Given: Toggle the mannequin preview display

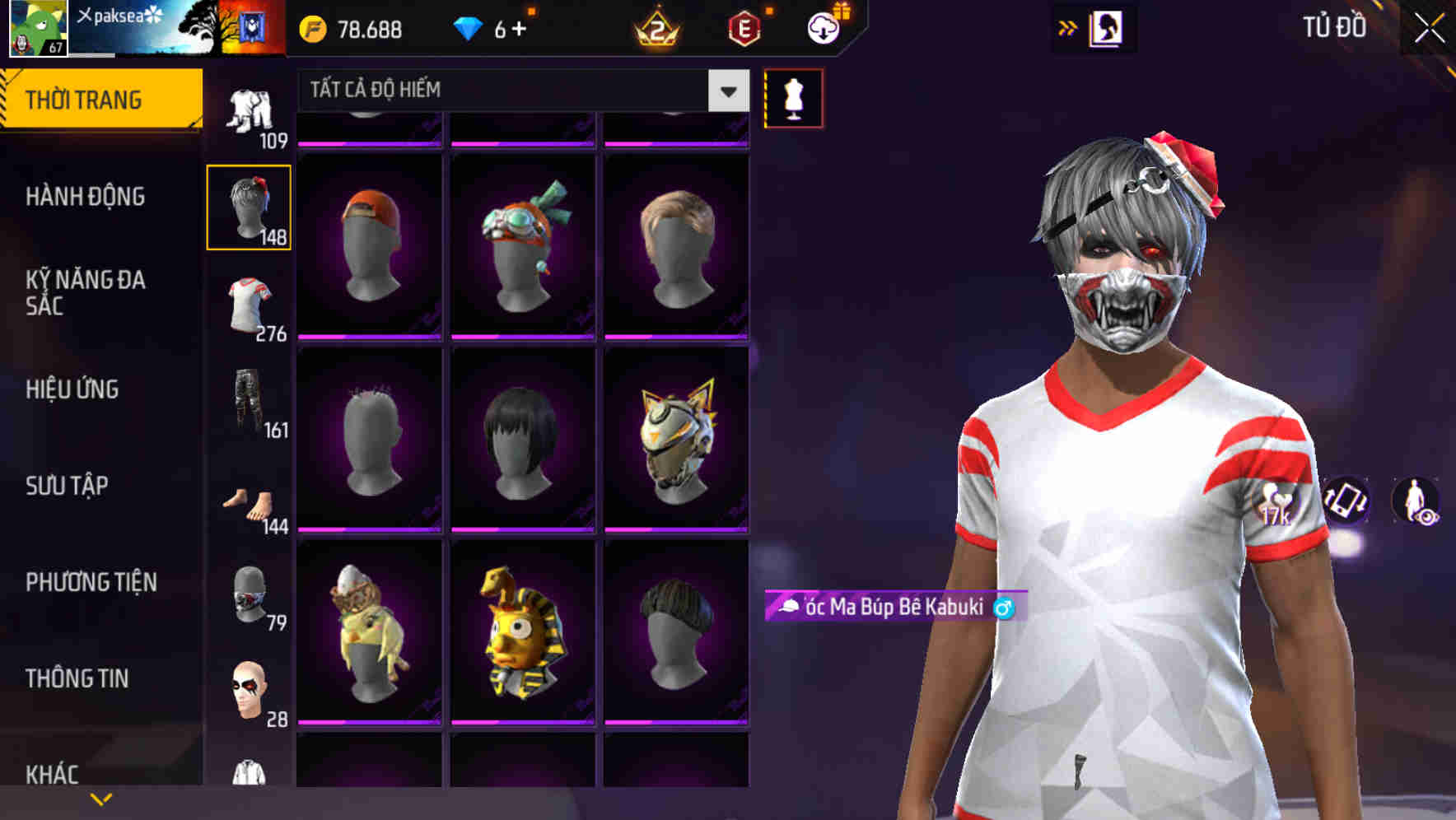Looking at the screenshot, I should pyautogui.click(x=792, y=97).
